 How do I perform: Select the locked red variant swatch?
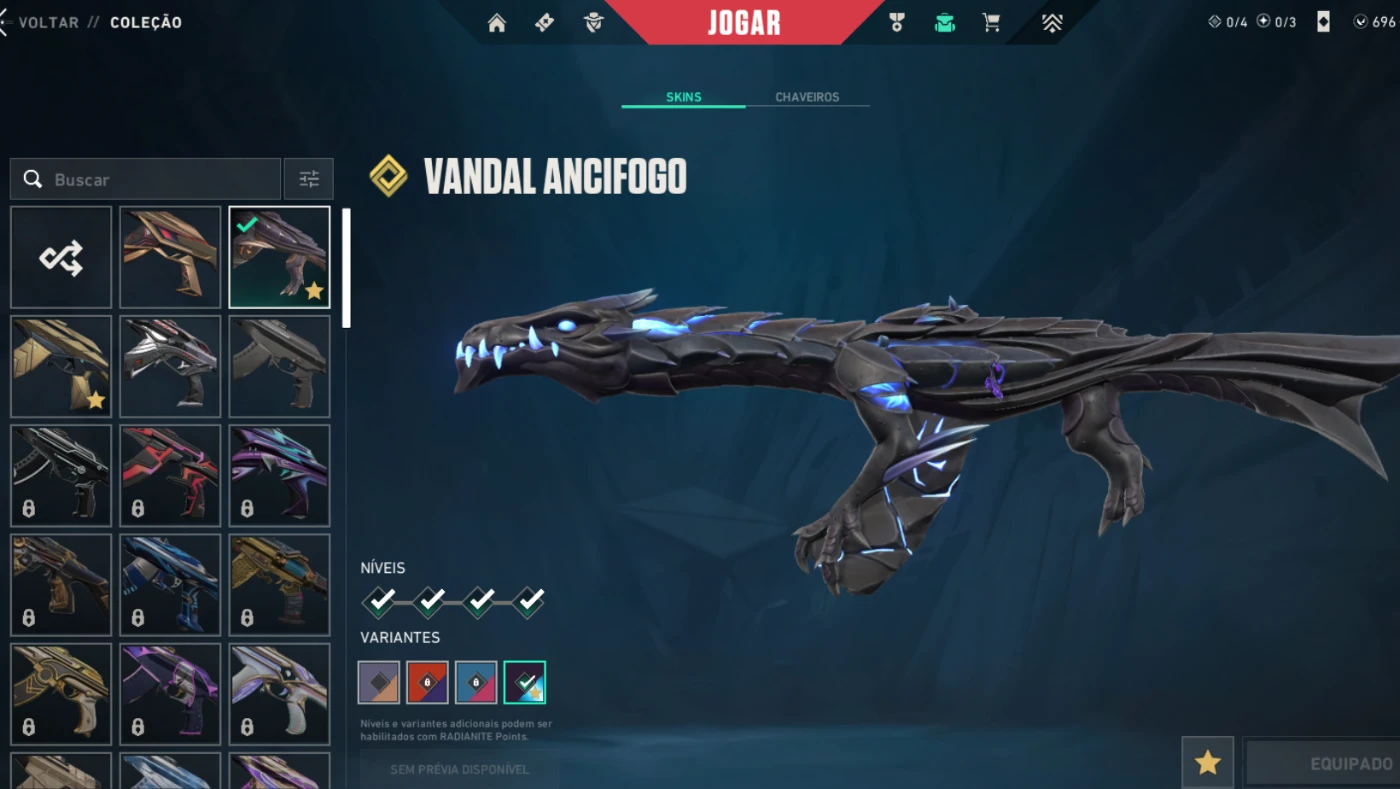pos(427,682)
